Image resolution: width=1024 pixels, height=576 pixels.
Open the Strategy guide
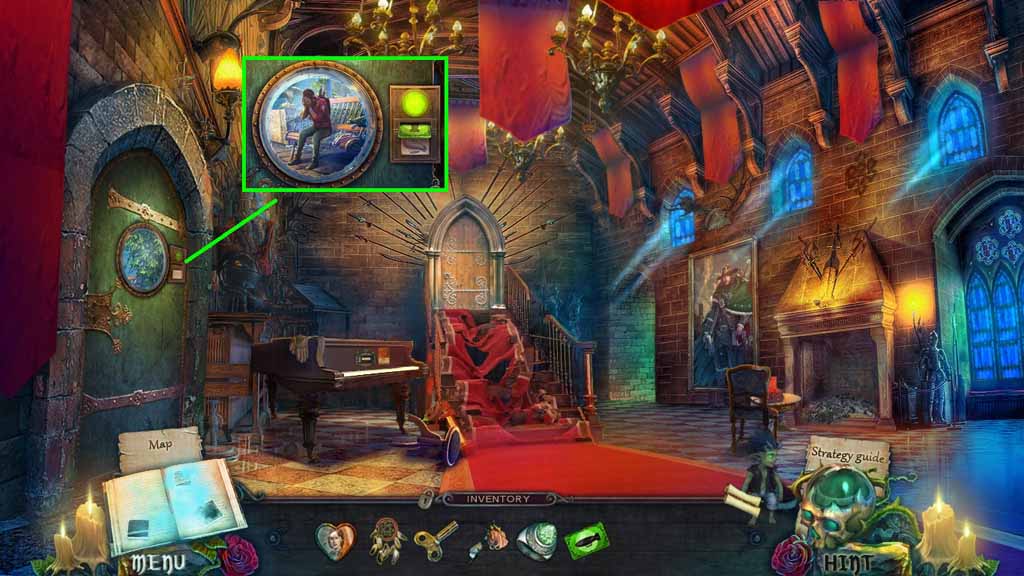pyautogui.click(x=846, y=455)
